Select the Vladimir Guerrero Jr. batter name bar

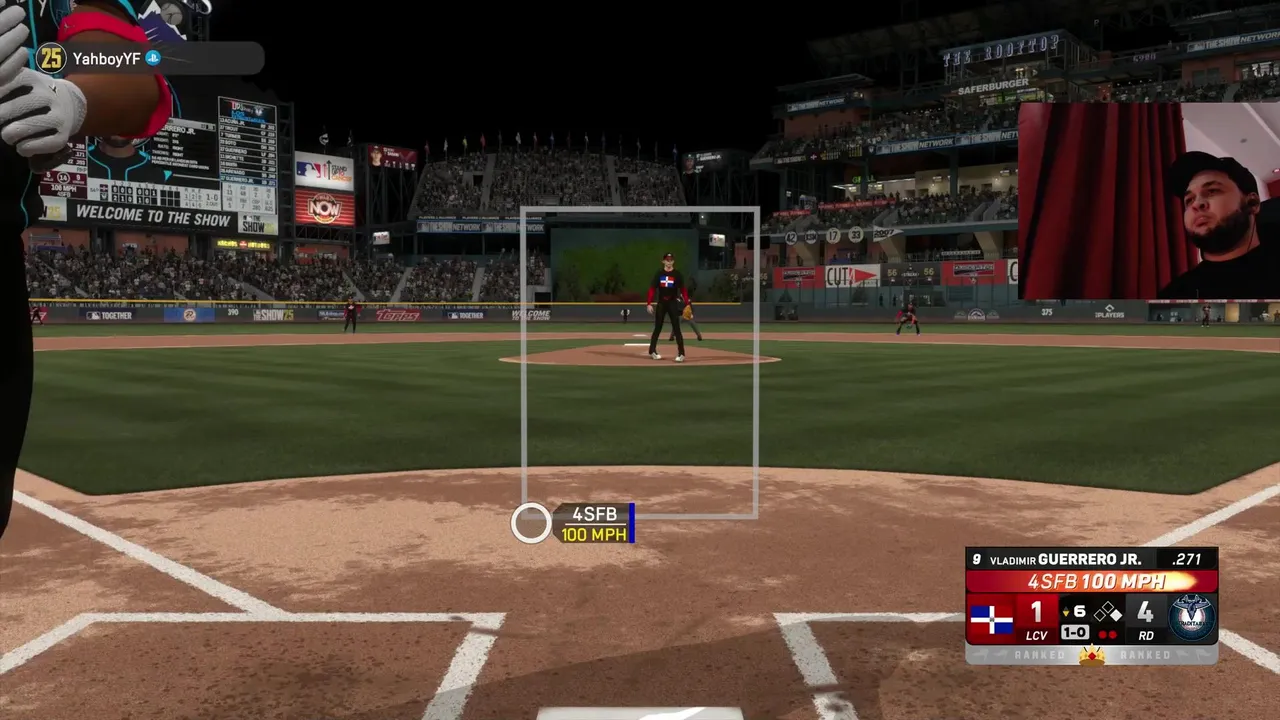1091,560
